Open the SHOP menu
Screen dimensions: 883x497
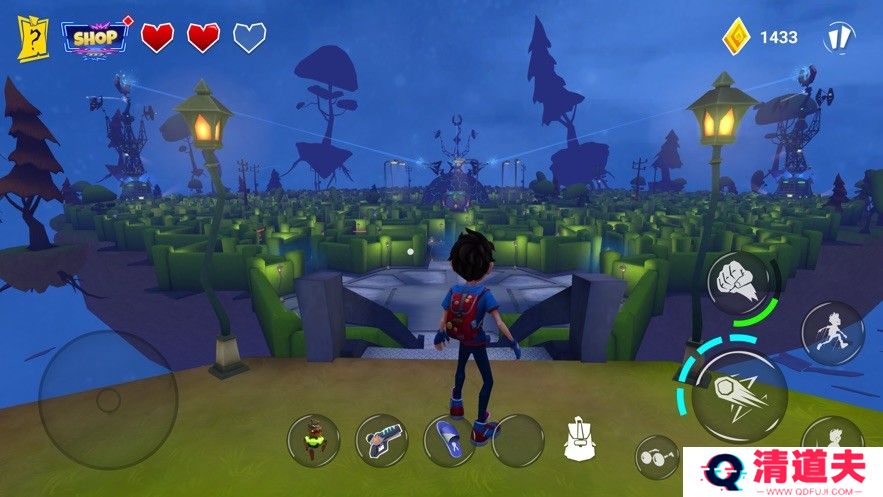tap(97, 38)
